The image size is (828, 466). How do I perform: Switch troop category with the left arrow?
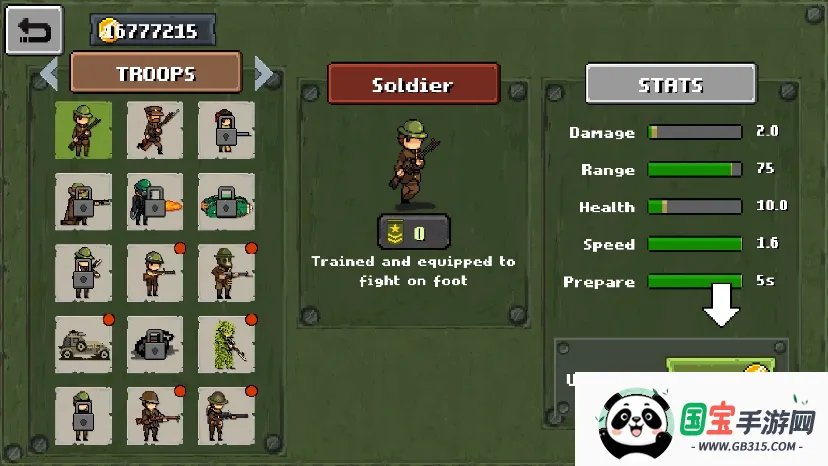coord(48,73)
